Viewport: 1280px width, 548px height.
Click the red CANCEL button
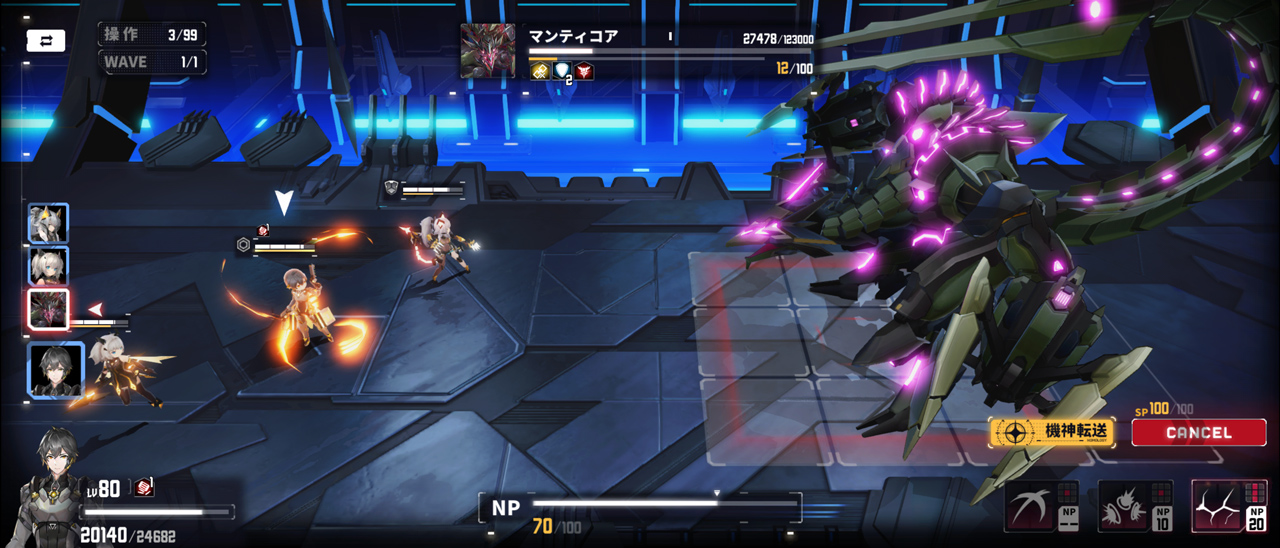tap(1198, 432)
